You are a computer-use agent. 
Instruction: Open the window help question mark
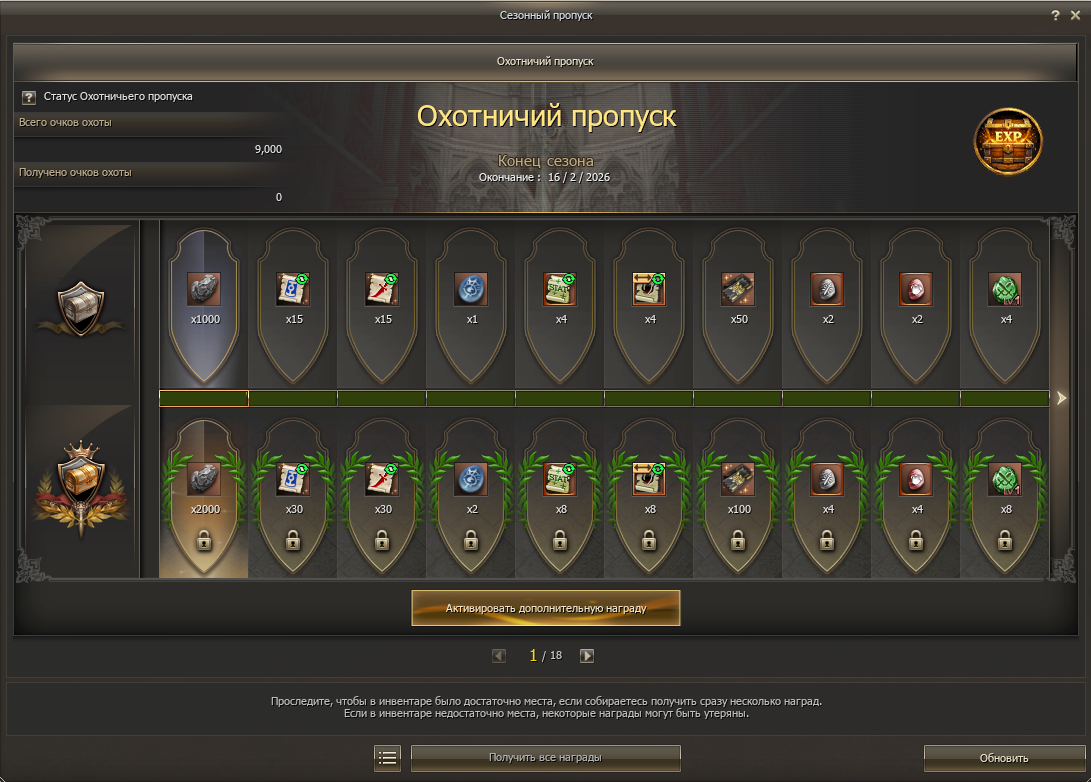(1055, 15)
